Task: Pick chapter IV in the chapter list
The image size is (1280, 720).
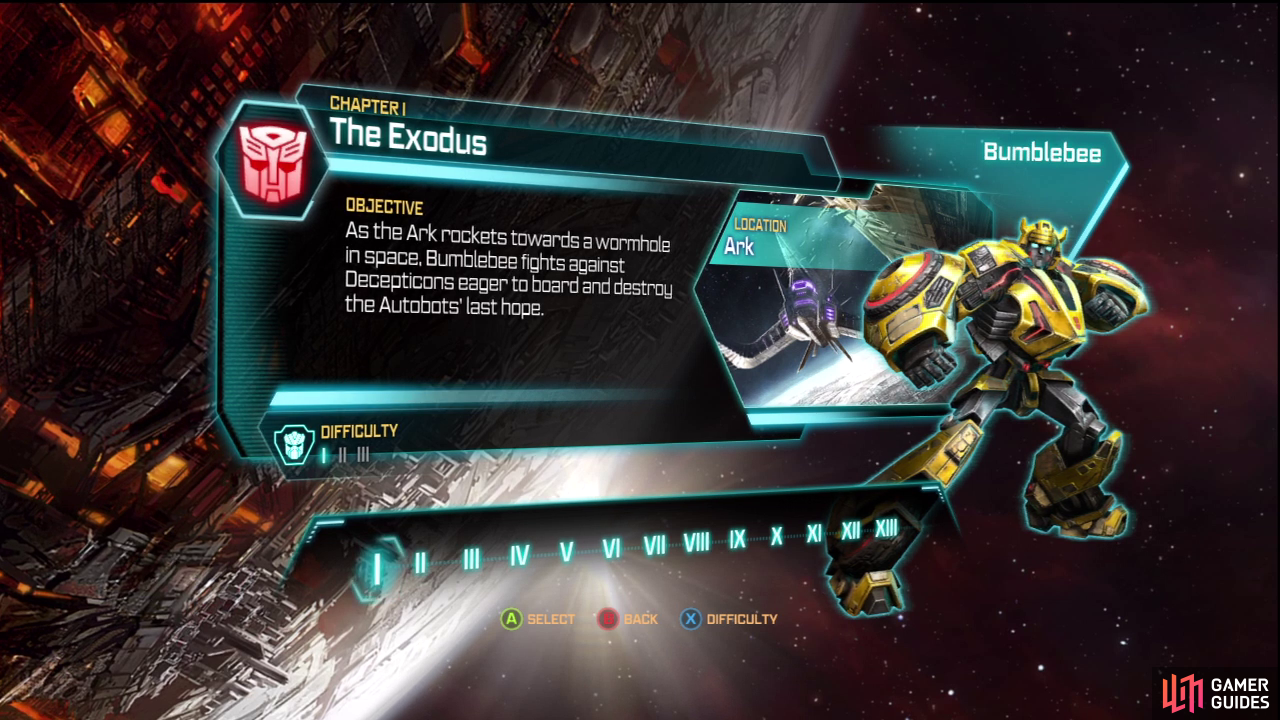Action: pos(519,555)
